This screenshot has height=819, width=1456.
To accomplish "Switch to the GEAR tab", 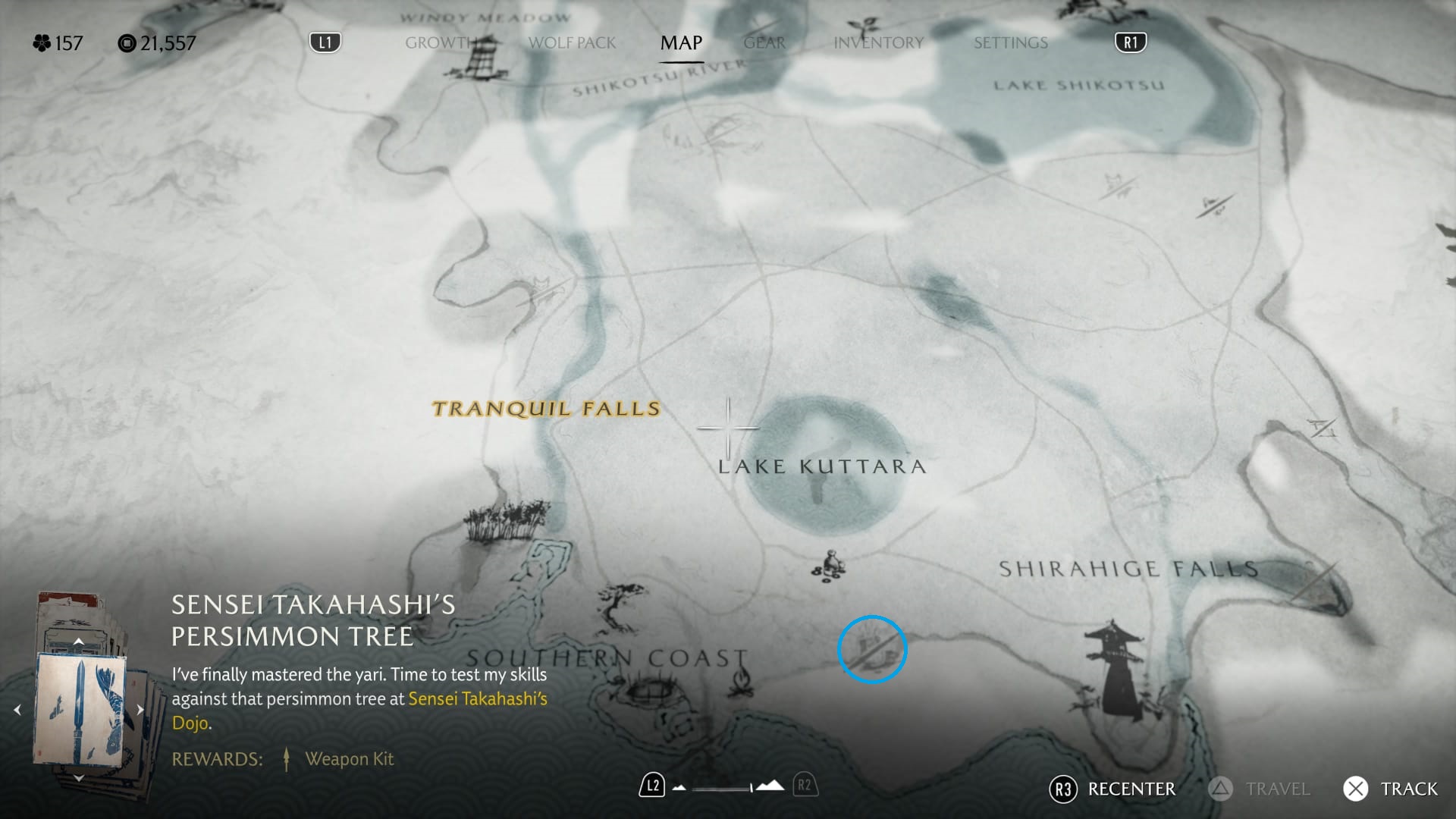I will pos(763,43).
